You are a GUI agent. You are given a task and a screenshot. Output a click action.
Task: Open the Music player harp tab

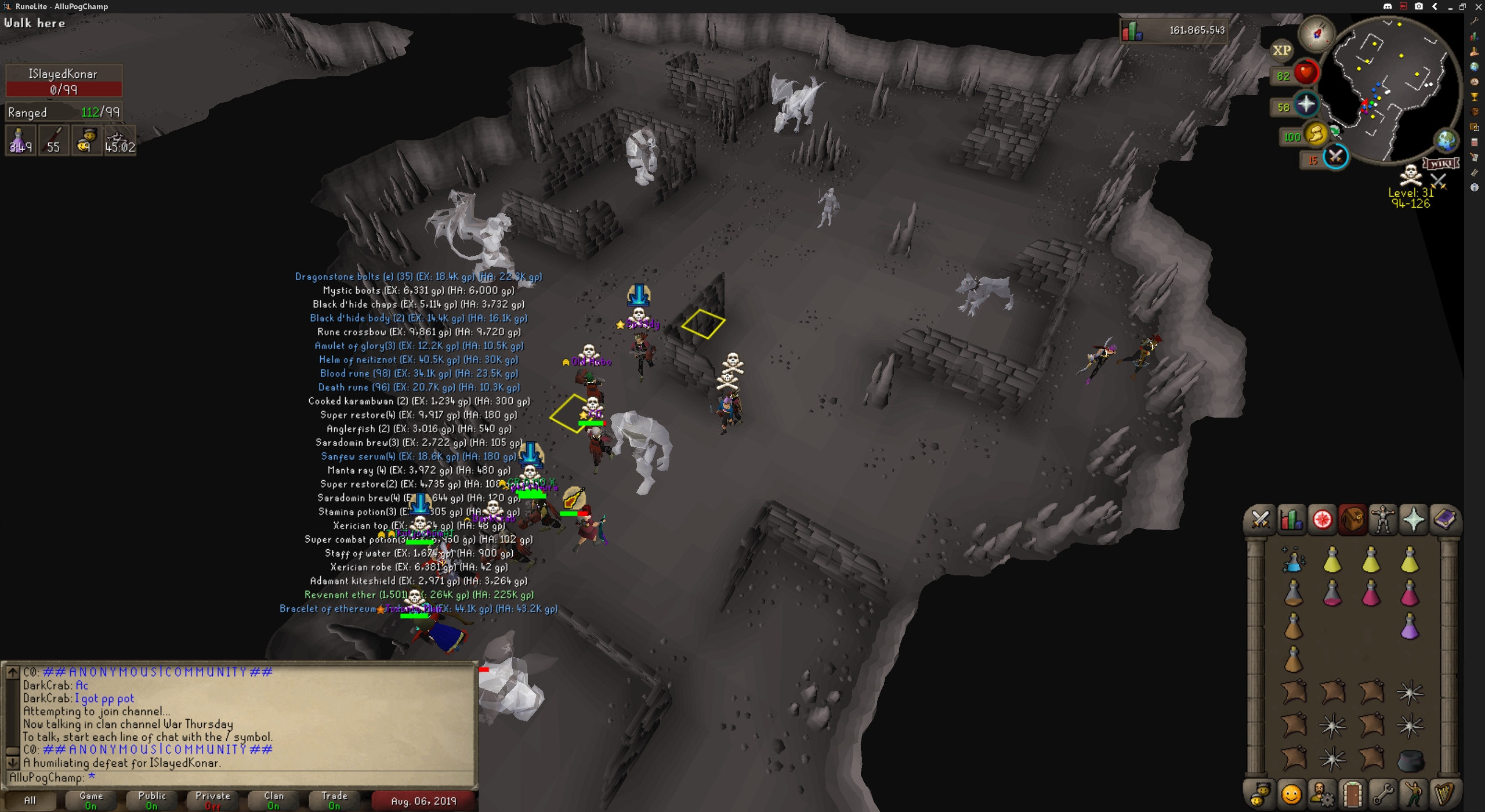(x=1444, y=793)
